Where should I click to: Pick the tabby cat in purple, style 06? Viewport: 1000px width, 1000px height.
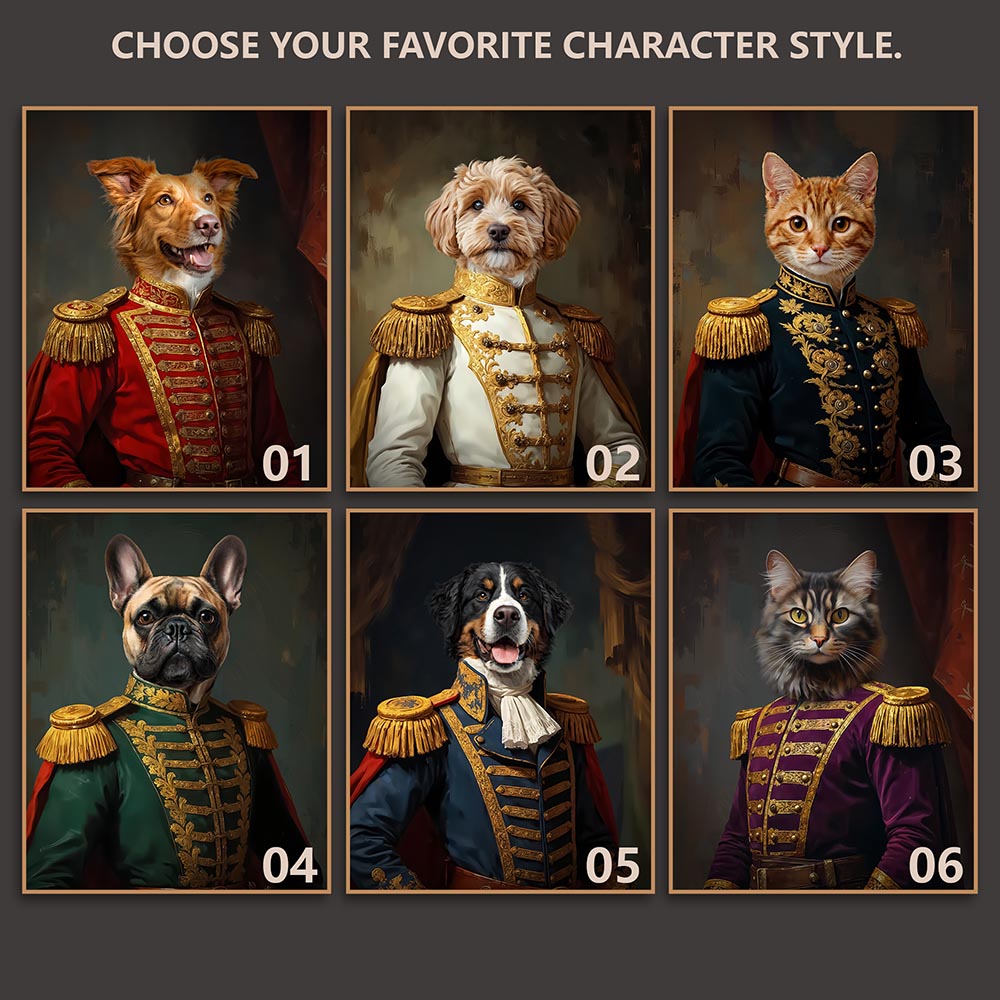pos(823,701)
